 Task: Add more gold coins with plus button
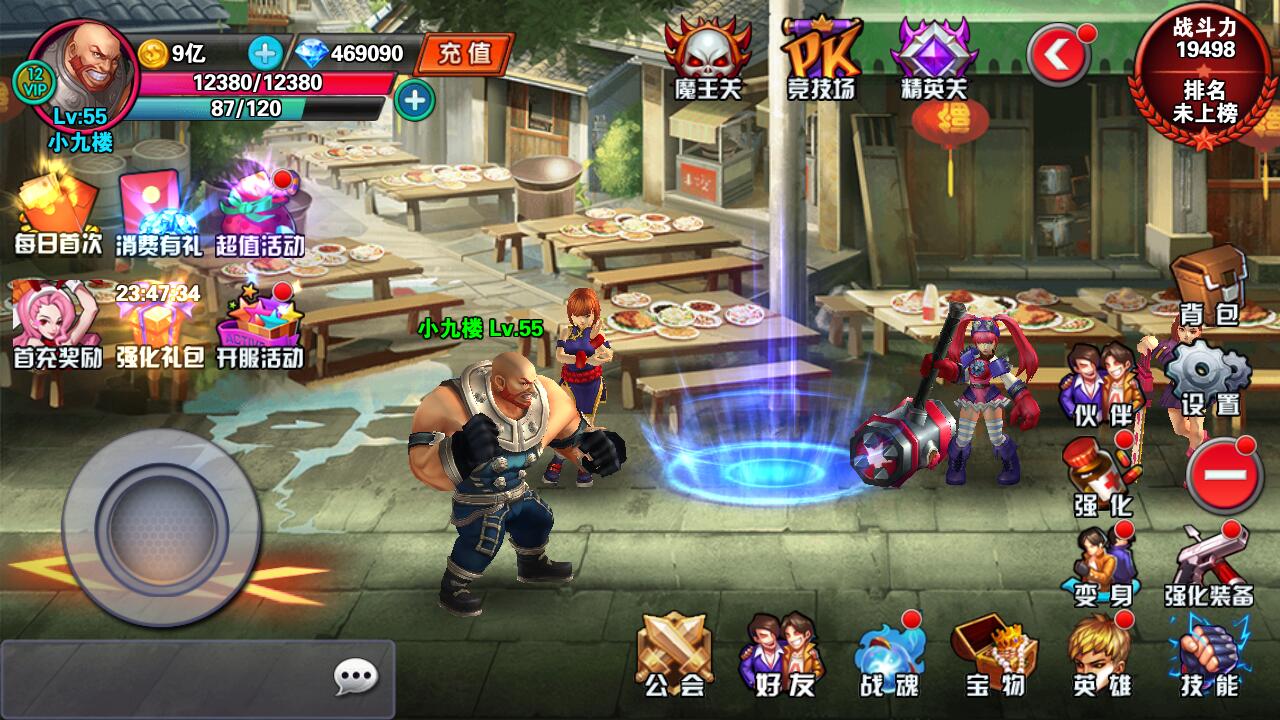coord(265,52)
